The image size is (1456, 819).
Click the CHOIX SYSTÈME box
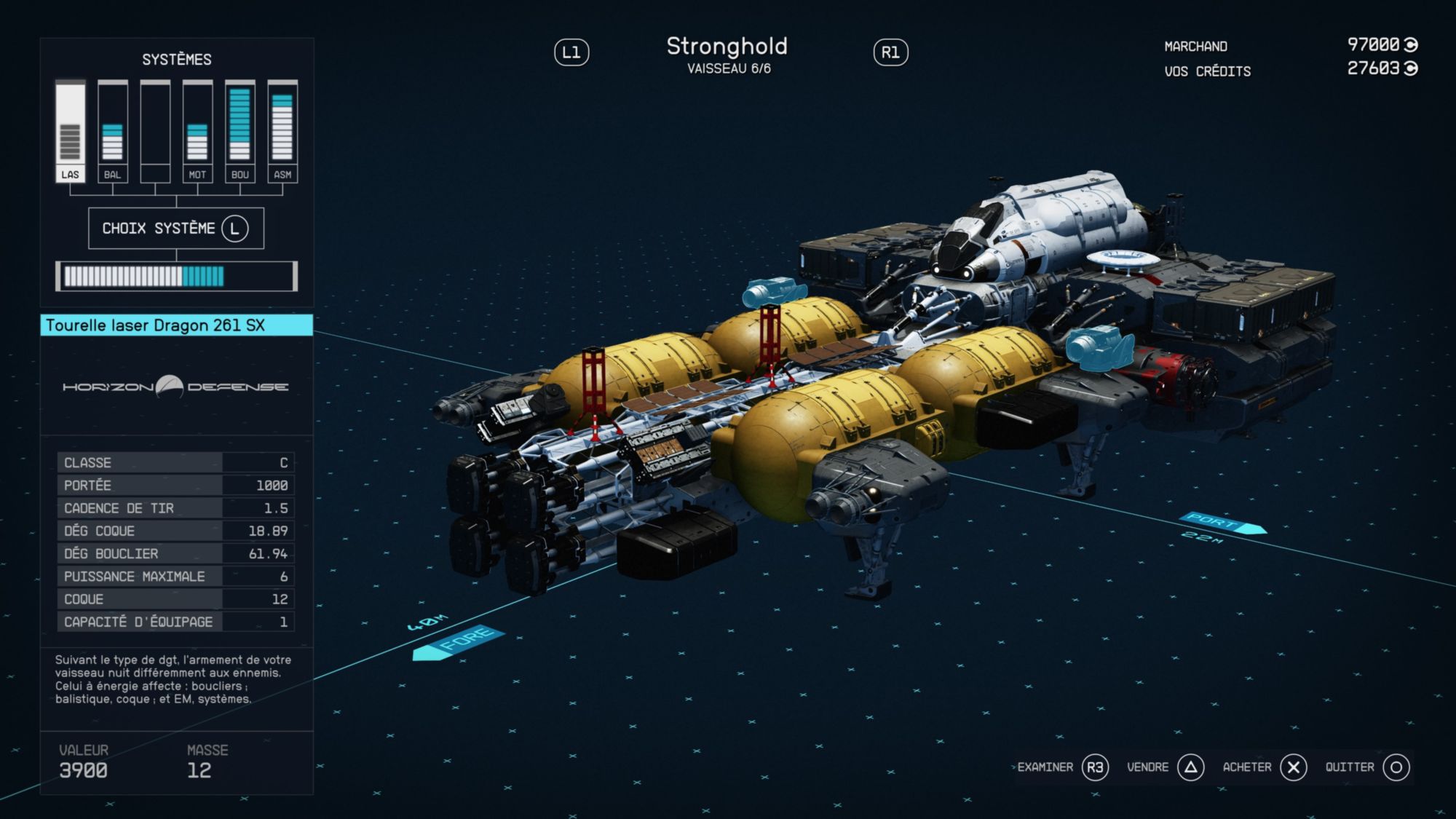[x=176, y=229]
